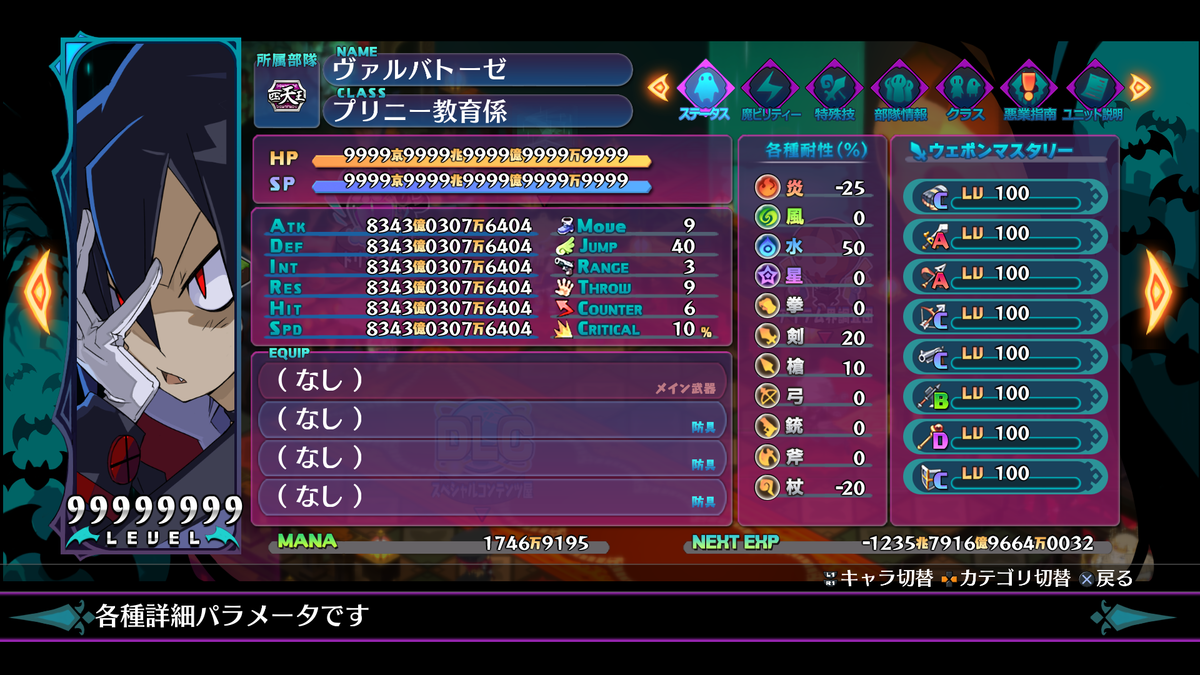
Task: Click the right arrow beside the category tabs
Action: click(1140, 87)
